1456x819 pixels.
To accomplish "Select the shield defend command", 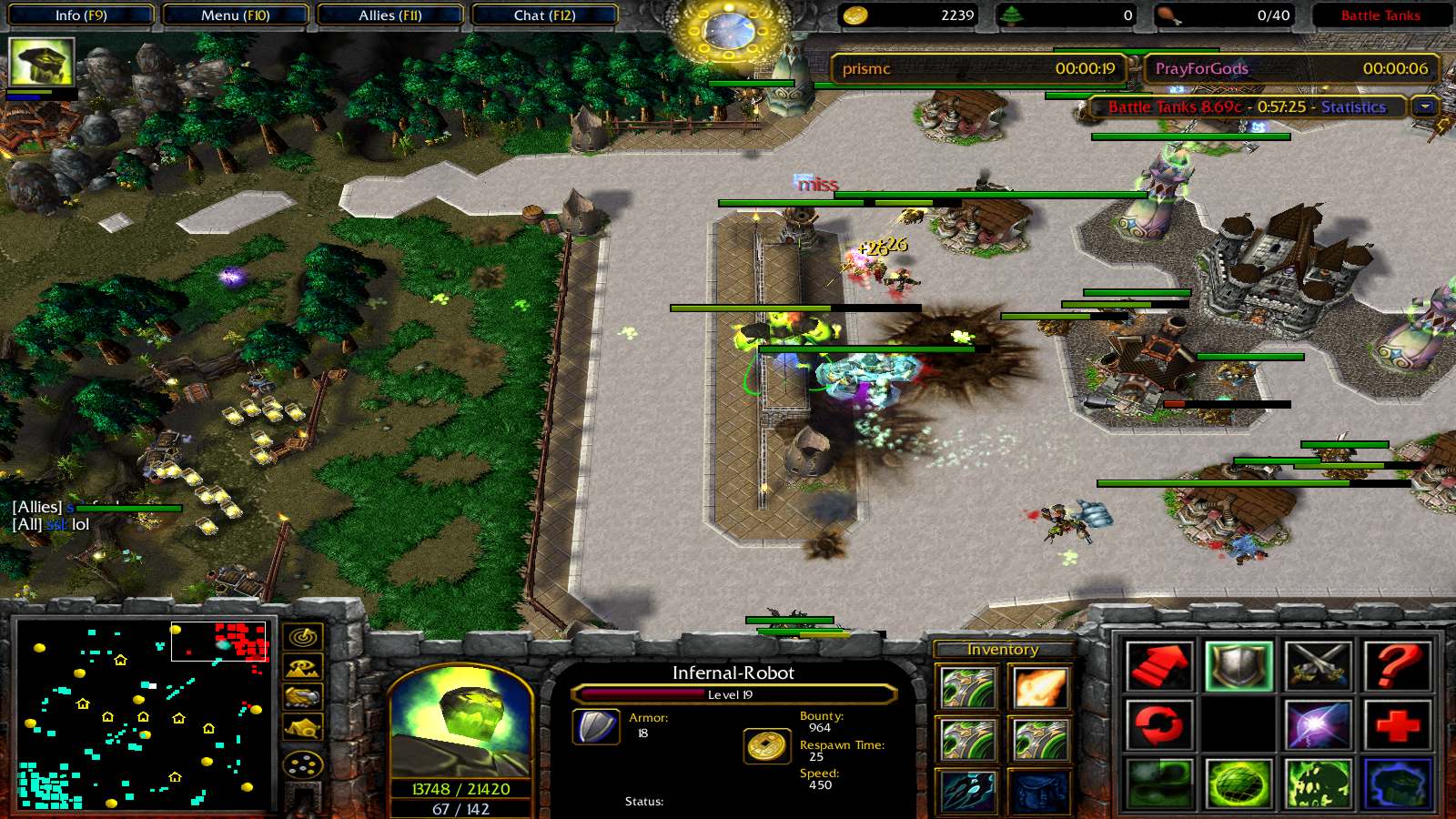I will [x=1238, y=666].
